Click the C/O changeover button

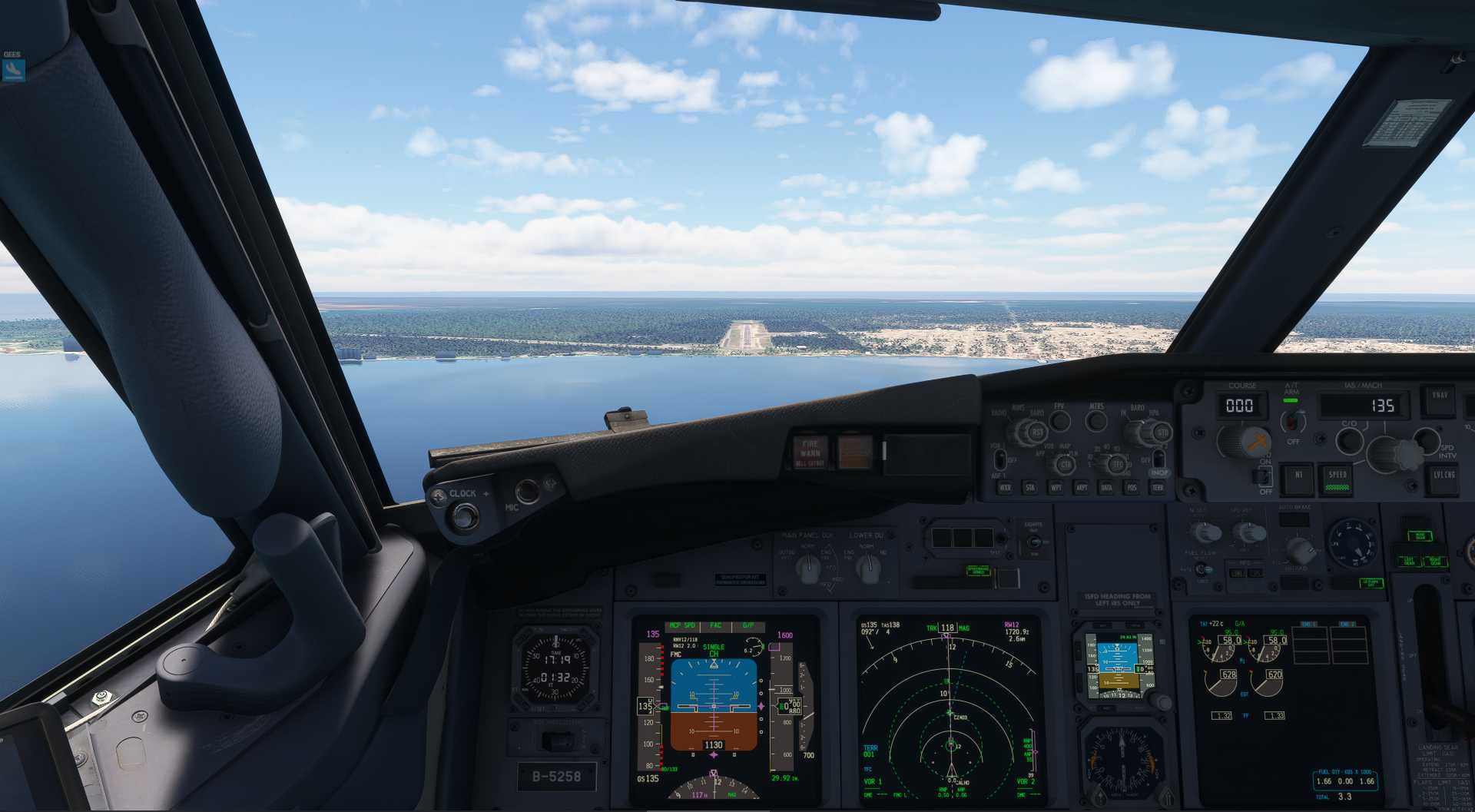[1349, 440]
